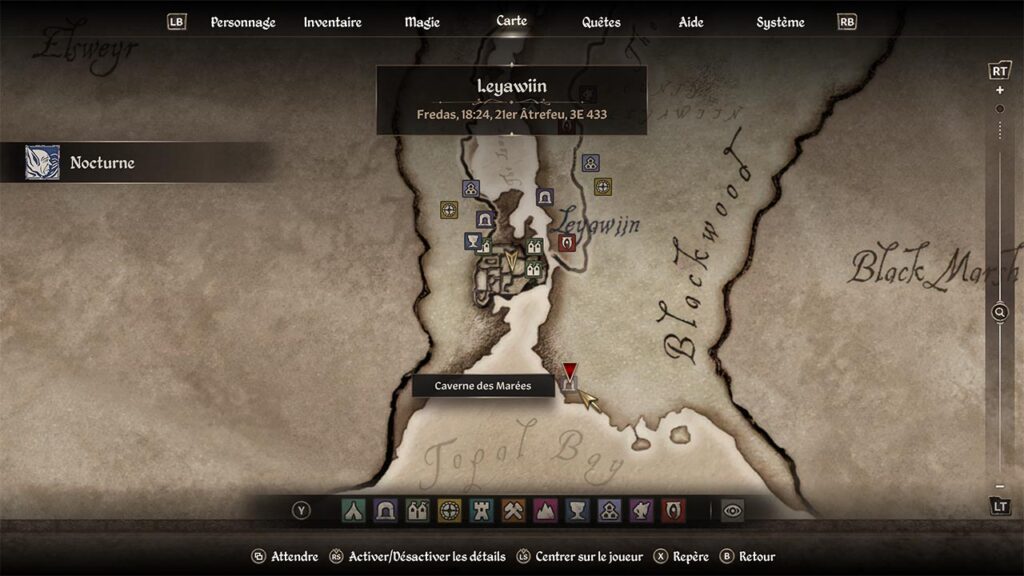The image size is (1024, 576).
Task: Toggle the chalice shrine filter in the legend
Action: [x=577, y=511]
